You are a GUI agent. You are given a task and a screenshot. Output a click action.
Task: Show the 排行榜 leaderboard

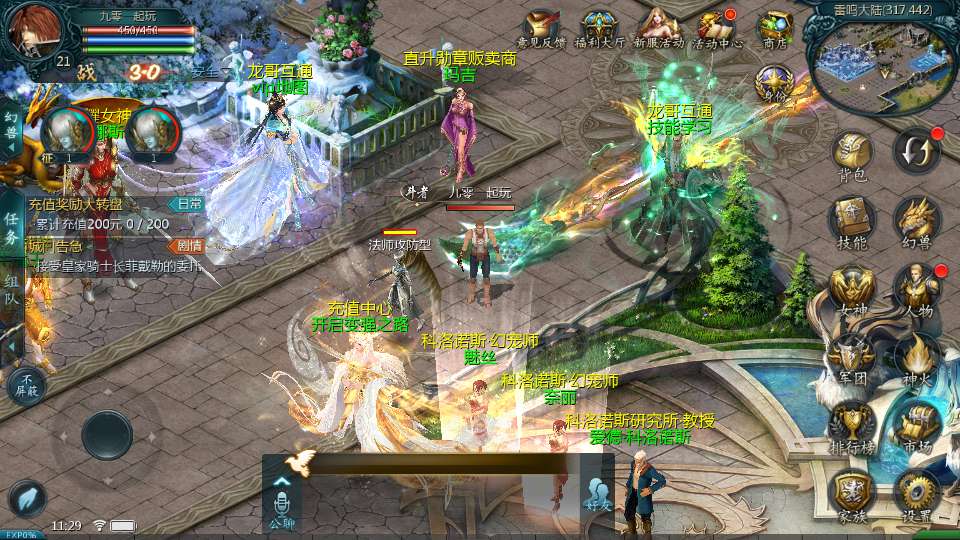tap(852, 424)
